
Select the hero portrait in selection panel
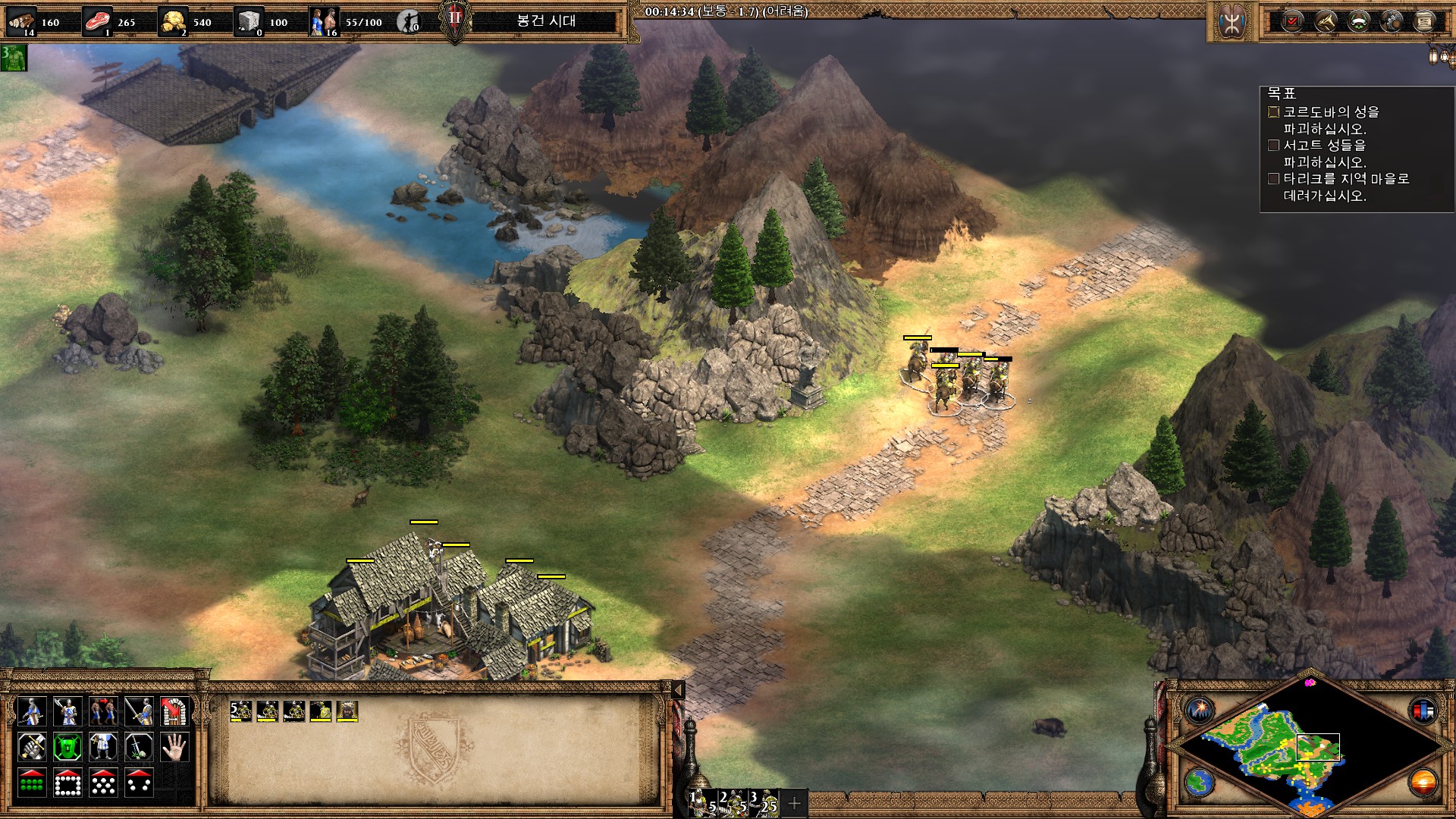[x=347, y=711]
